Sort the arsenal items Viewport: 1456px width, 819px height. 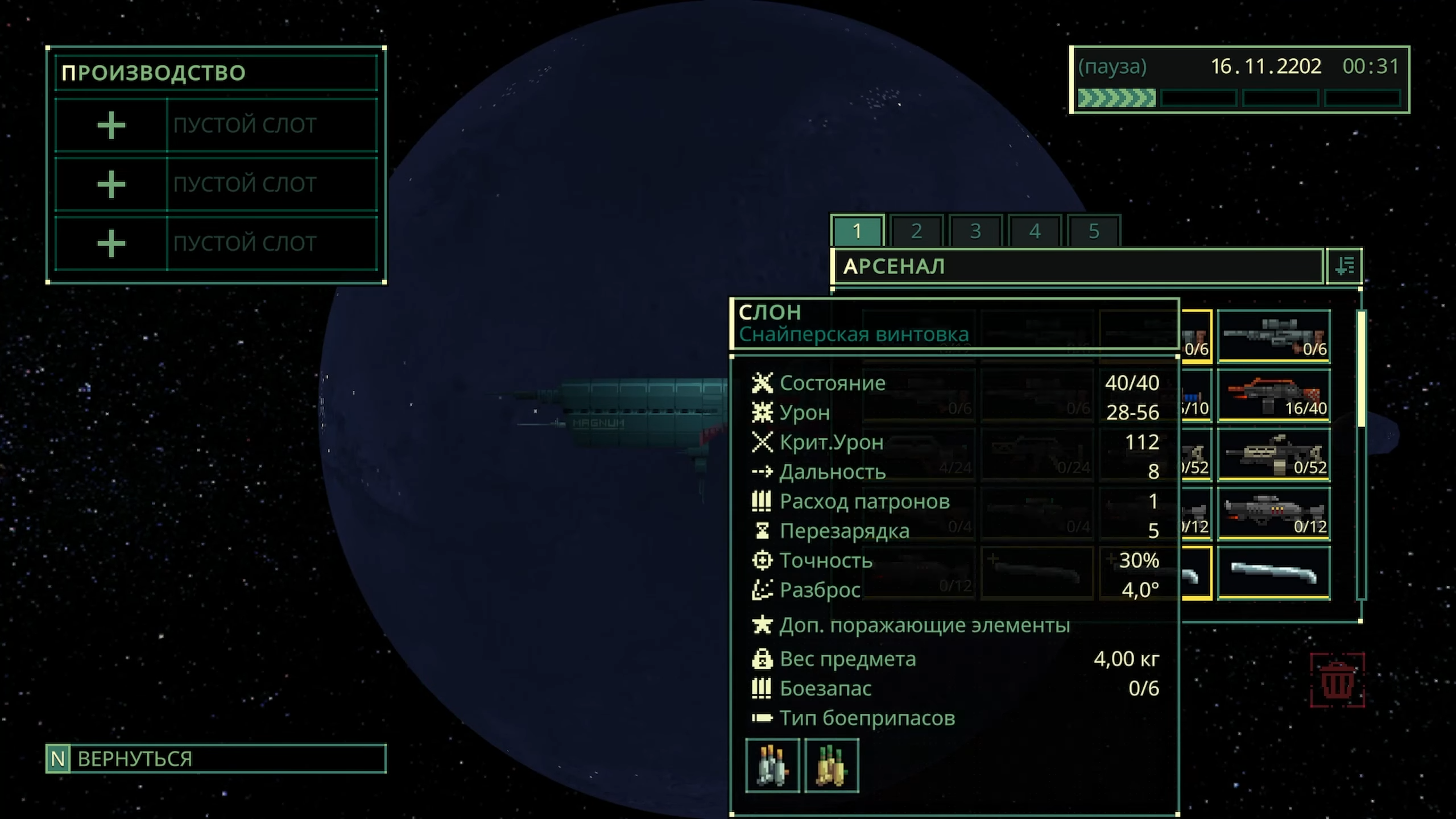pyautogui.click(x=1345, y=266)
